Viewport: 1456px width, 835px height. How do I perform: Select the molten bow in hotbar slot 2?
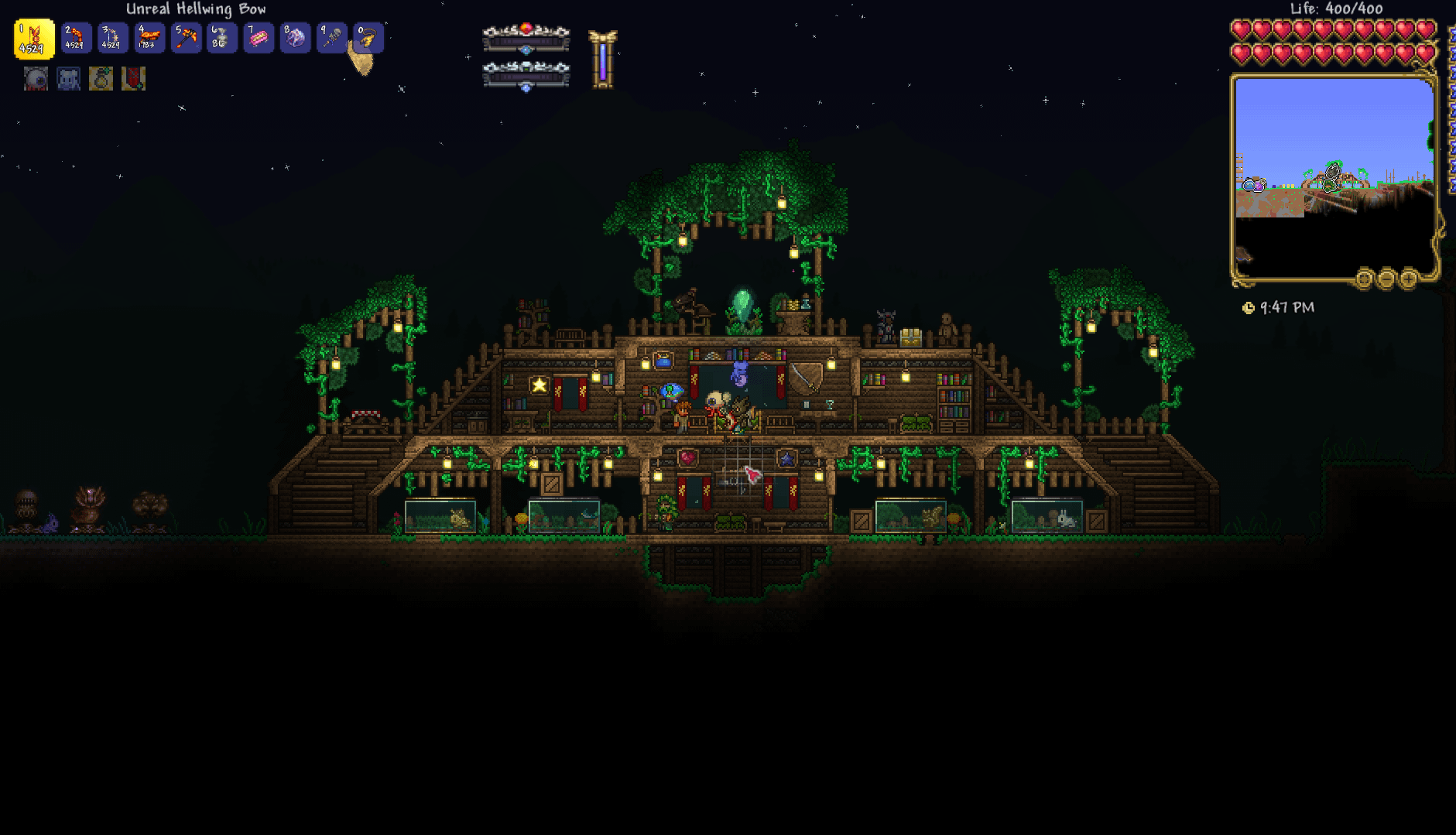[x=76, y=38]
